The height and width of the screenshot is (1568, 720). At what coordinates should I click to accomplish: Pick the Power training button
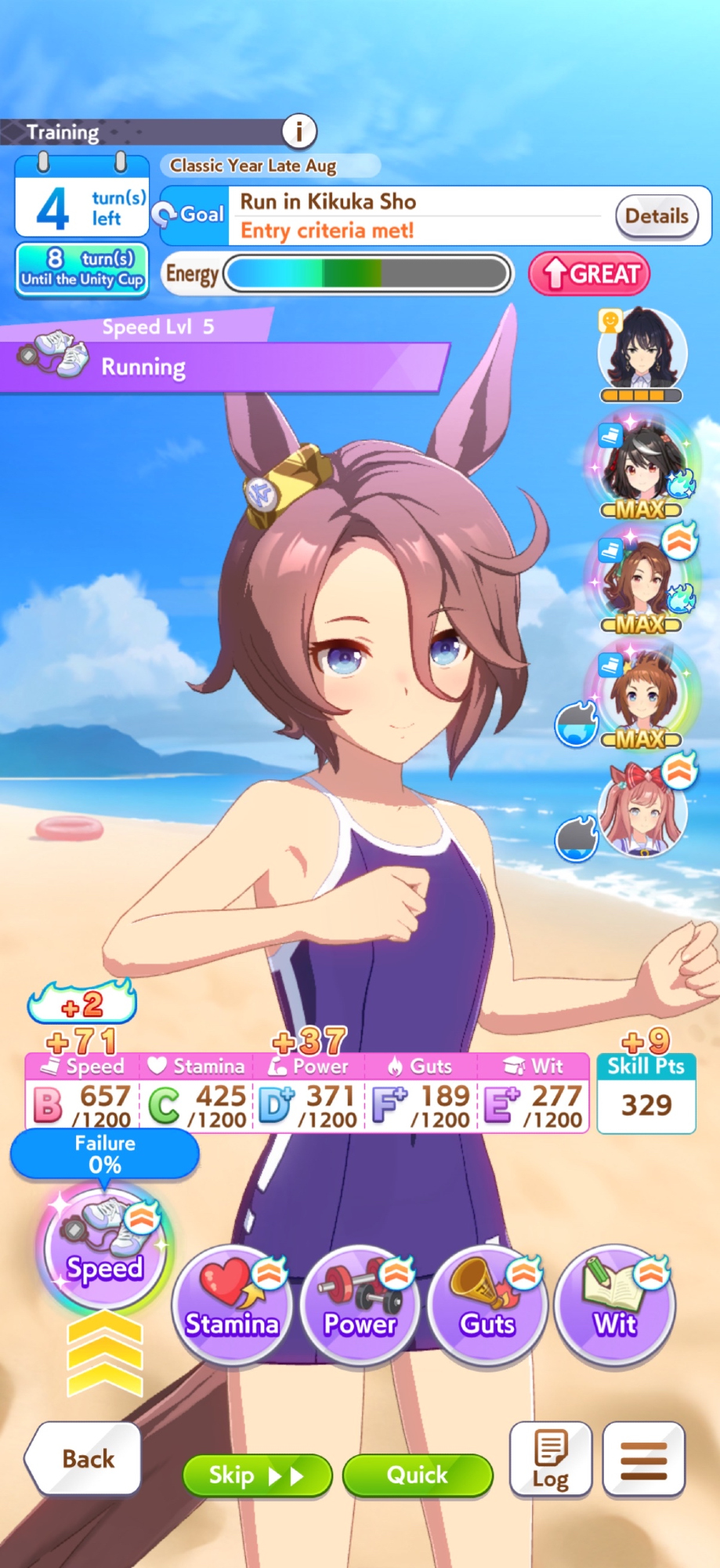tap(360, 1305)
